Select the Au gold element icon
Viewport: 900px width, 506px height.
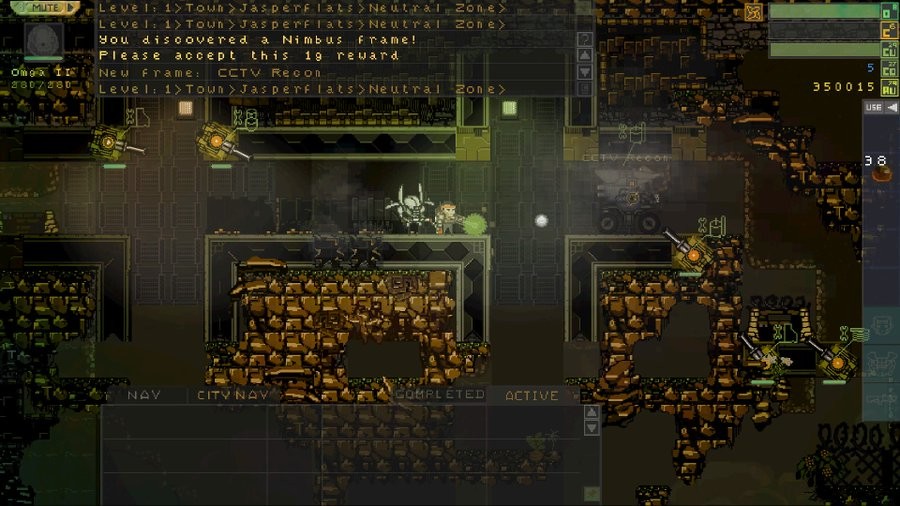click(888, 87)
